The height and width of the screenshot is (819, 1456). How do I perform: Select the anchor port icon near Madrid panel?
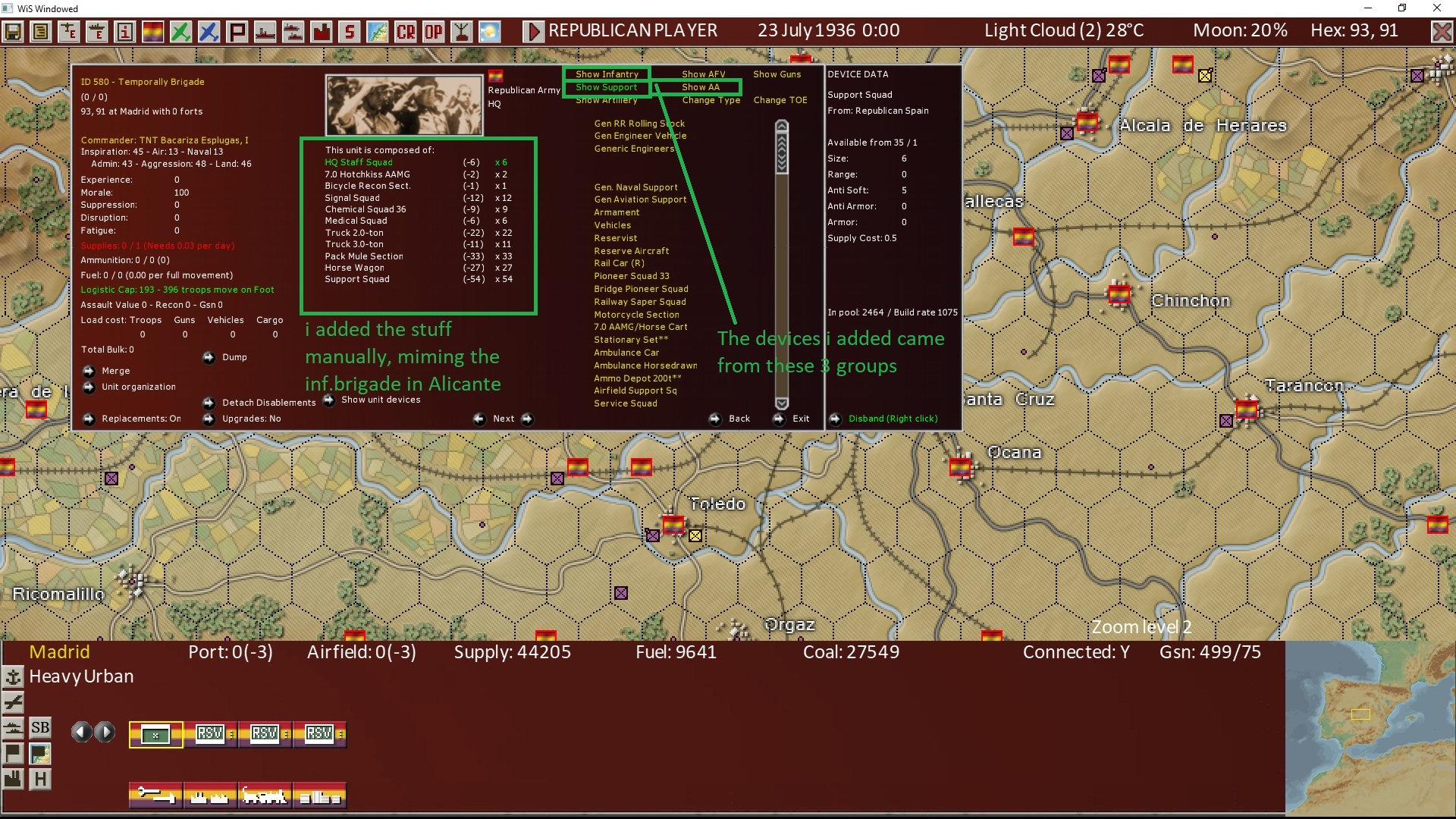(x=14, y=677)
